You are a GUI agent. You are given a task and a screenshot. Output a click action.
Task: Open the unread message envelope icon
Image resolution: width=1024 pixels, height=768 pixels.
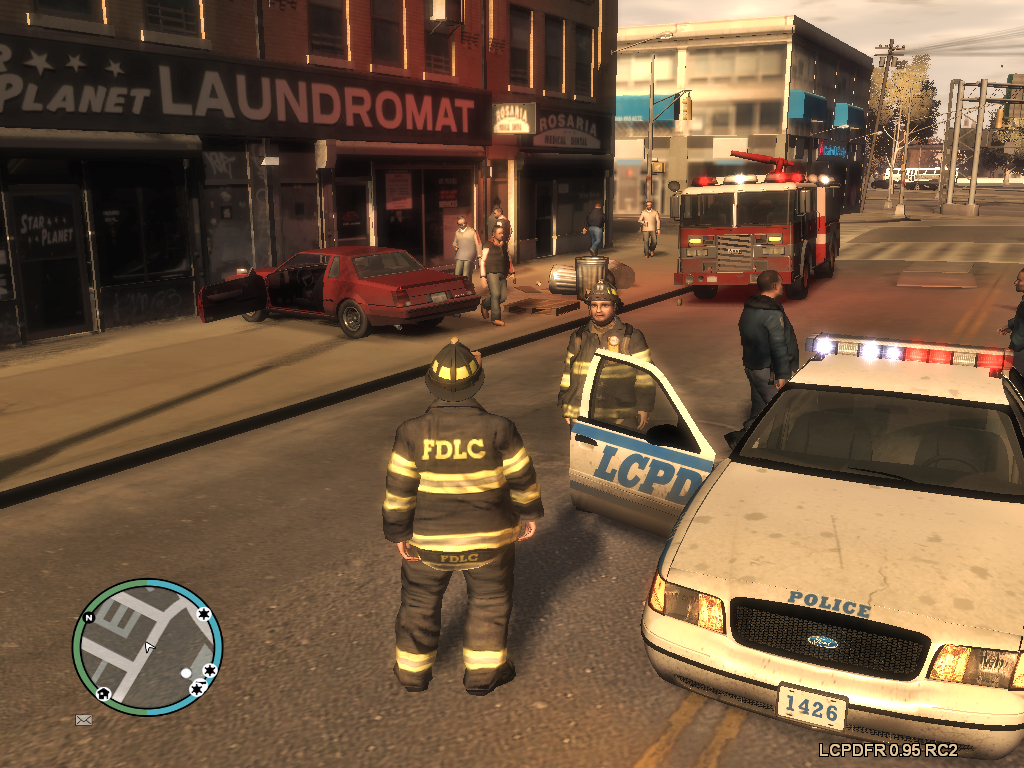coord(84,719)
